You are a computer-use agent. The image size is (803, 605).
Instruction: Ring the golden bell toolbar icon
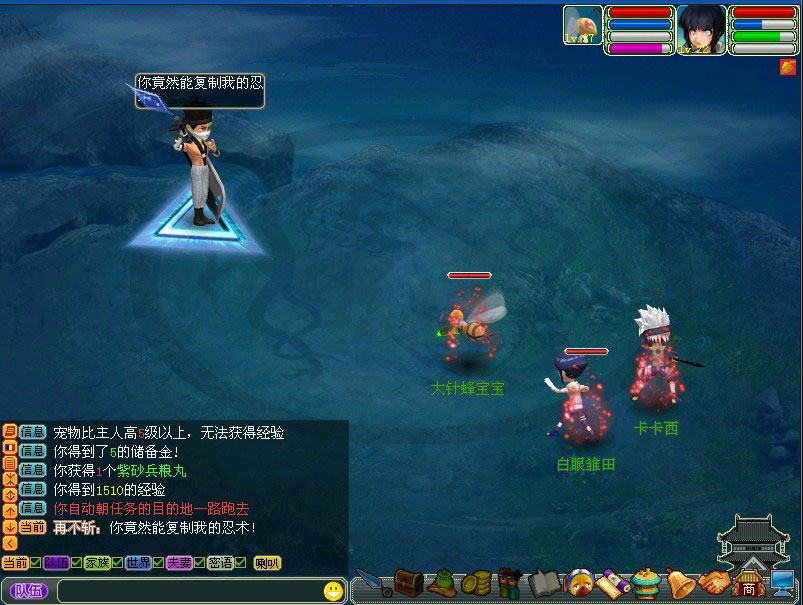680,582
